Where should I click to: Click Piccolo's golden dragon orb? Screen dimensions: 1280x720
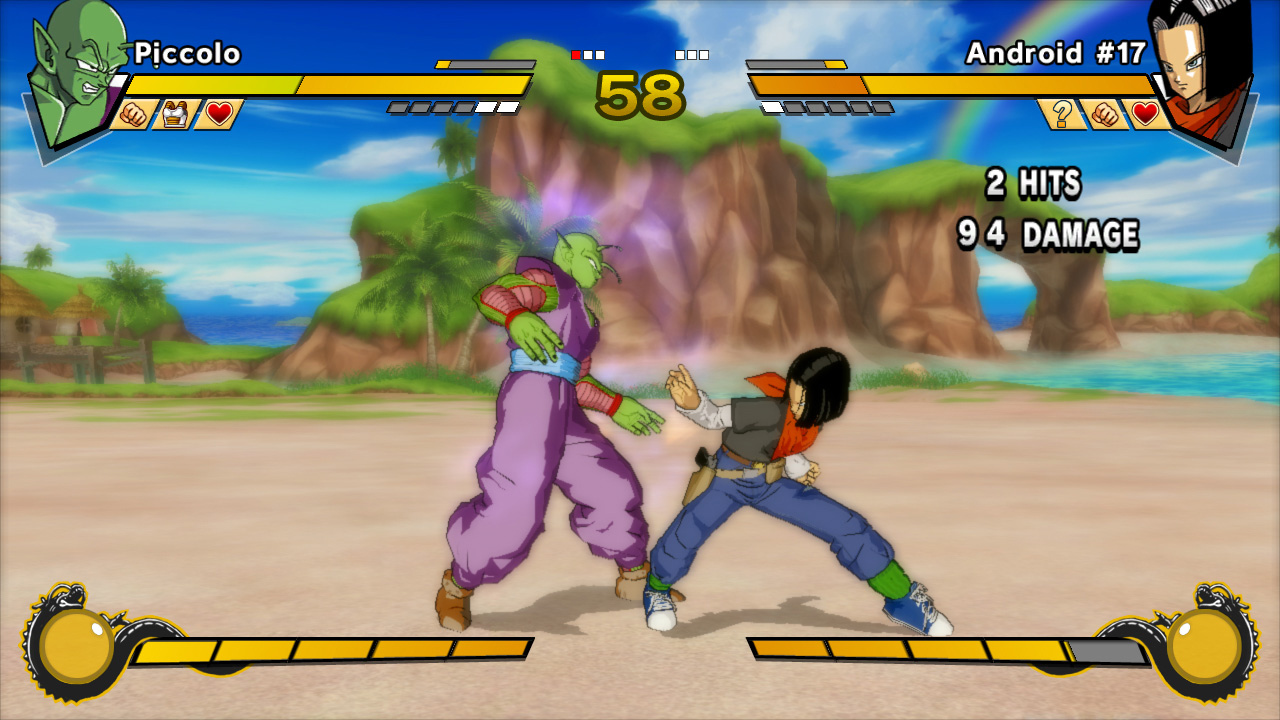click(76, 645)
